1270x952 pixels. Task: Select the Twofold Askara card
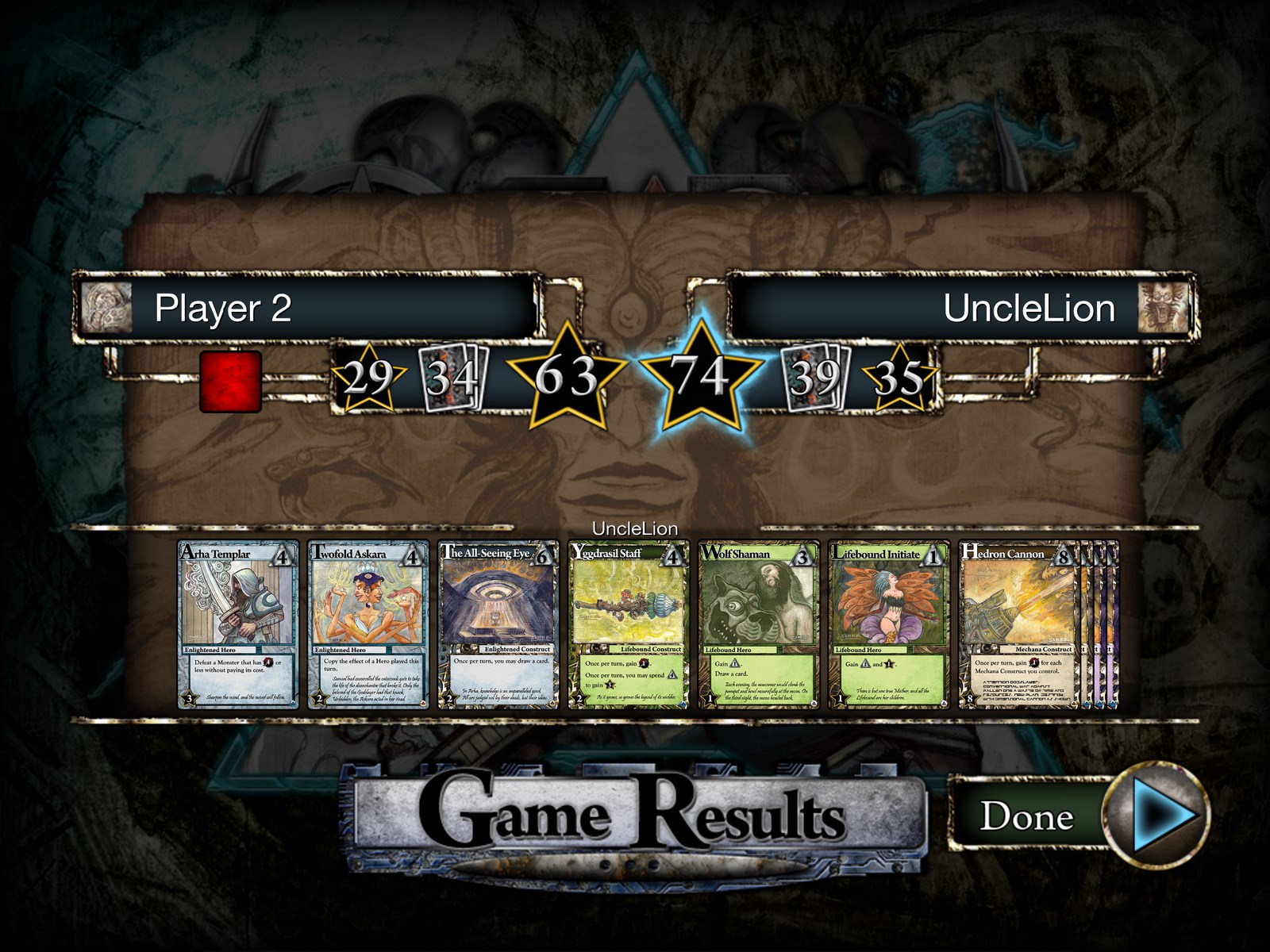368,624
